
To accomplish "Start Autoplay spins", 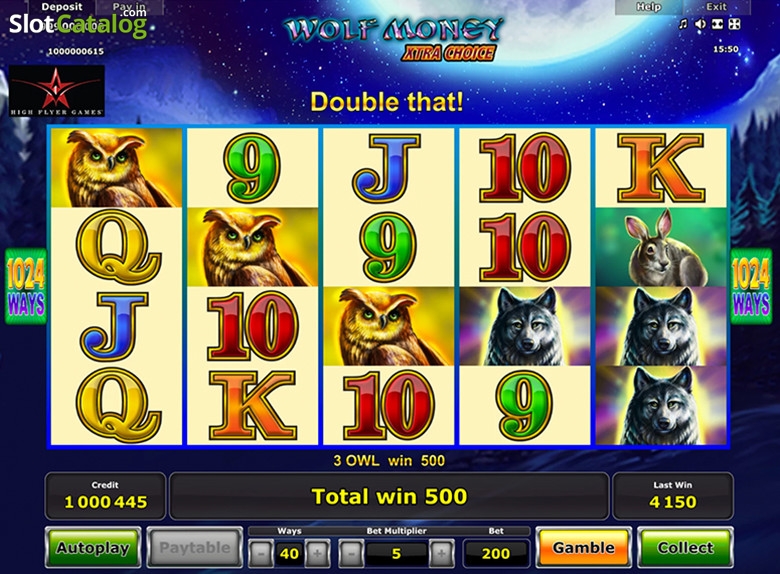I will [x=93, y=548].
